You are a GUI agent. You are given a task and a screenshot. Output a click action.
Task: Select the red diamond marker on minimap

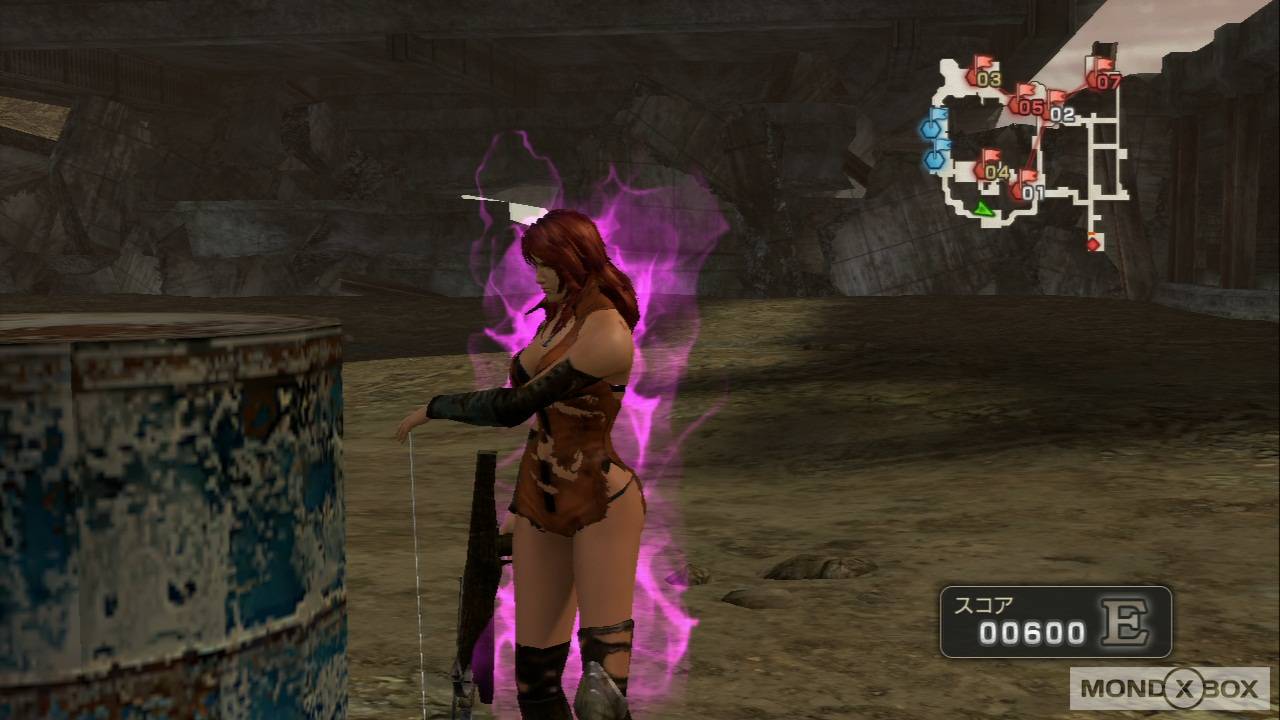1093,243
